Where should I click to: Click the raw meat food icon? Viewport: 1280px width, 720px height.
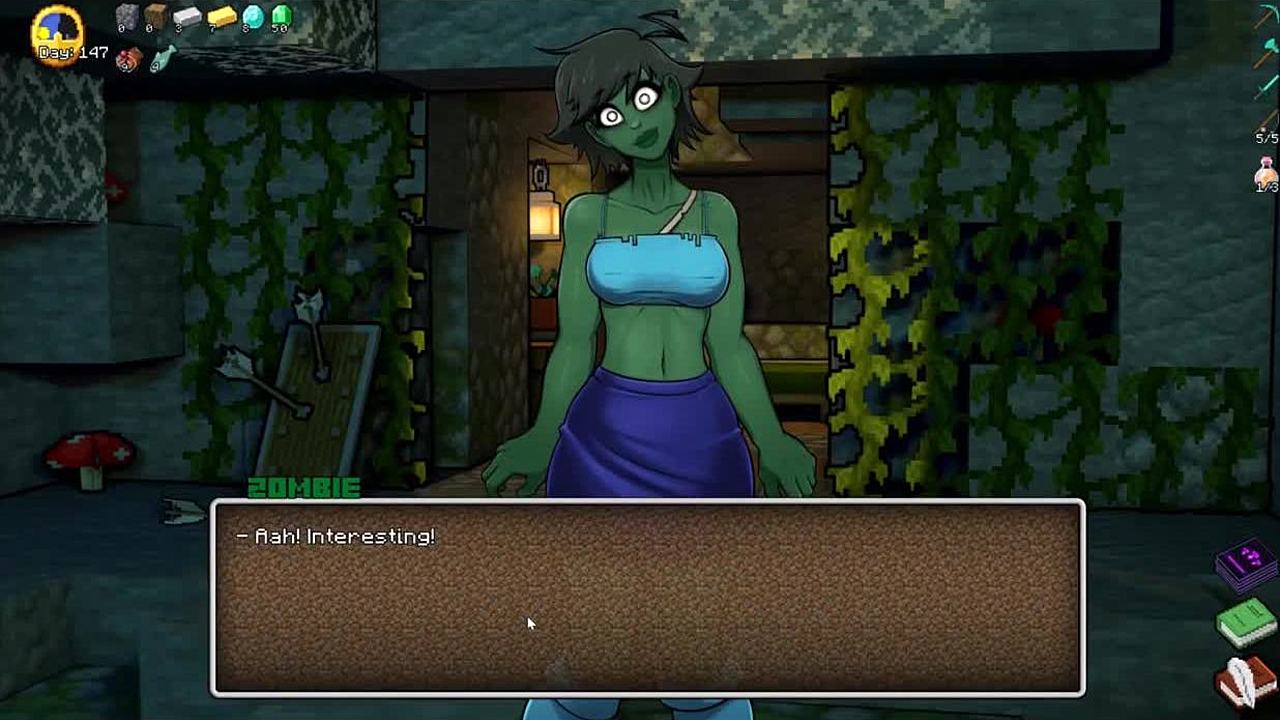click(x=128, y=61)
